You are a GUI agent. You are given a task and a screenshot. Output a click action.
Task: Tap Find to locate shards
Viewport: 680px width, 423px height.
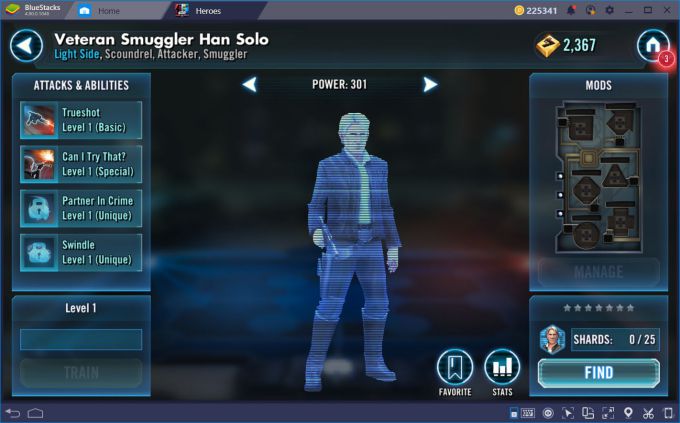[598, 373]
